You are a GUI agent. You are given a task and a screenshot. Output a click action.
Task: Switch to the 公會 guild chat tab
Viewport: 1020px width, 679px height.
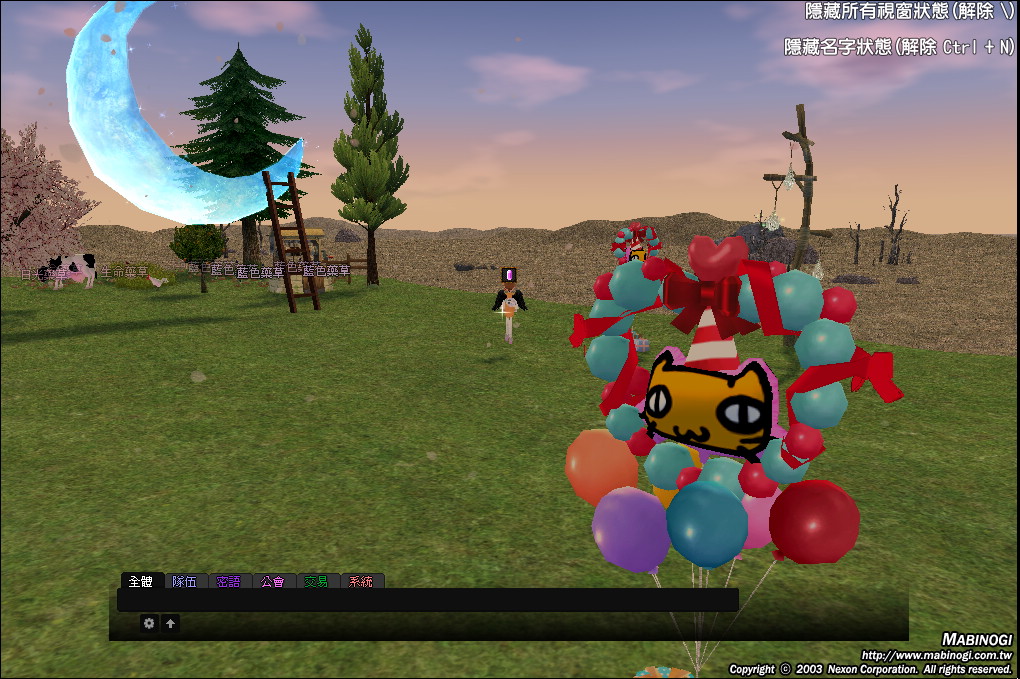[x=272, y=581]
